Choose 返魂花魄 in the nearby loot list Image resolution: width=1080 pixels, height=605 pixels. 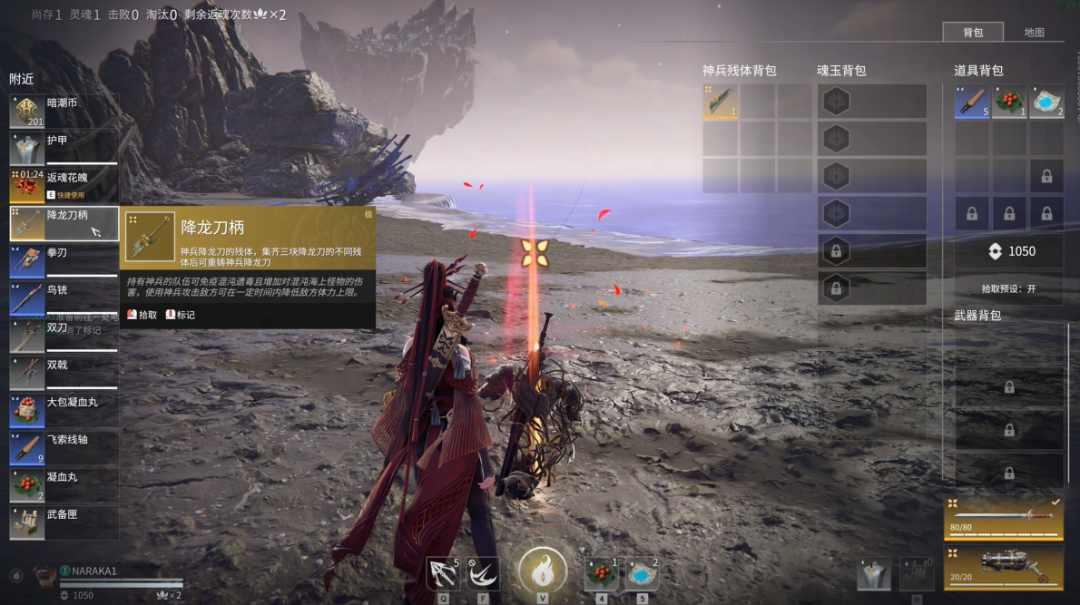(x=64, y=185)
